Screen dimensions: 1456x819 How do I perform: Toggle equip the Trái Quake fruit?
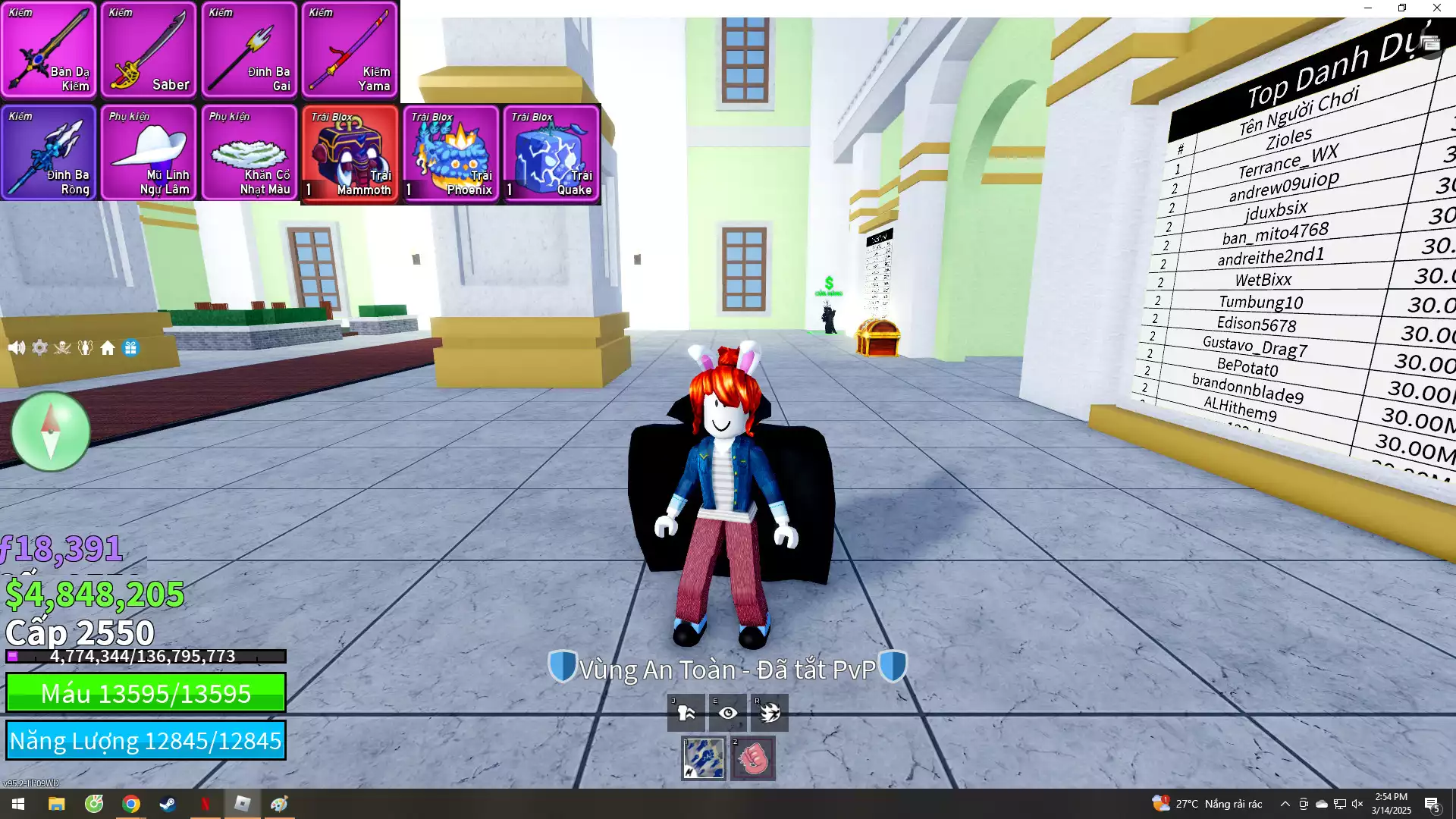coord(551,153)
